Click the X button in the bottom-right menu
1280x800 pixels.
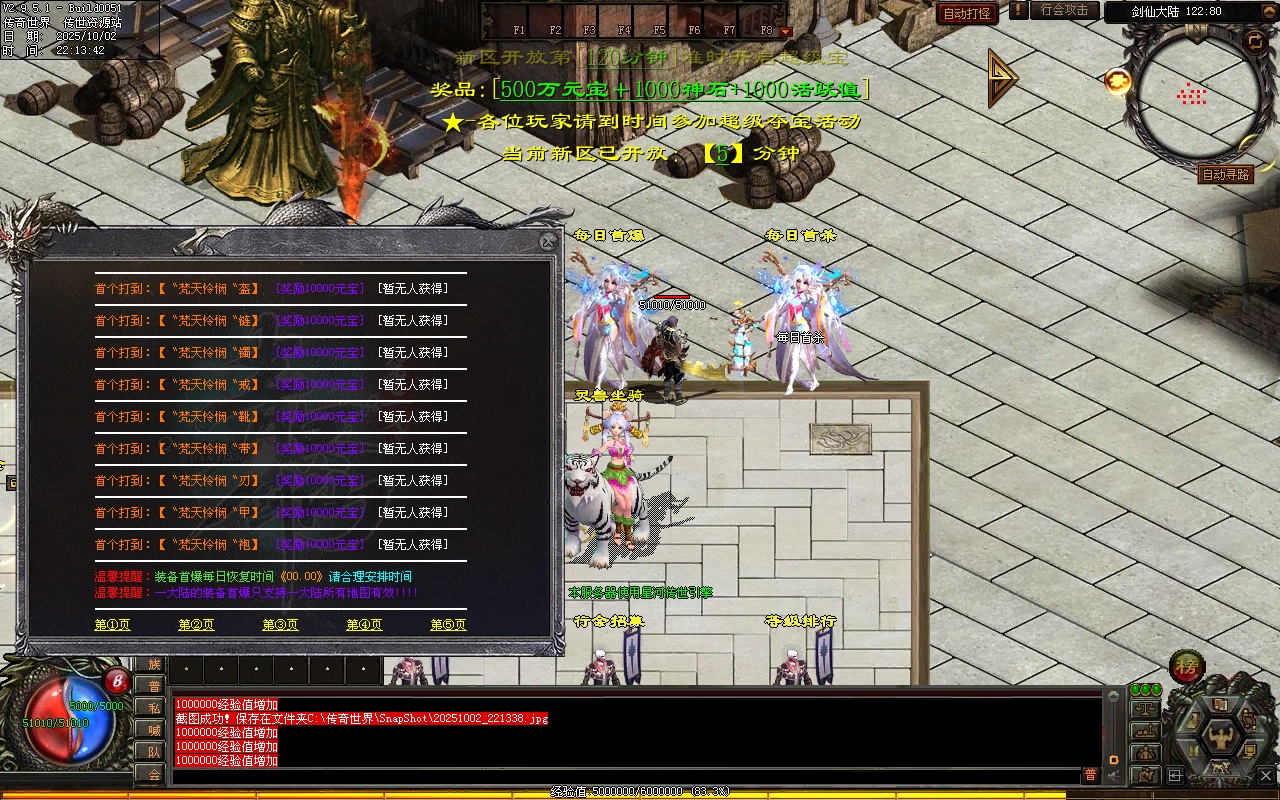(x=1266, y=774)
